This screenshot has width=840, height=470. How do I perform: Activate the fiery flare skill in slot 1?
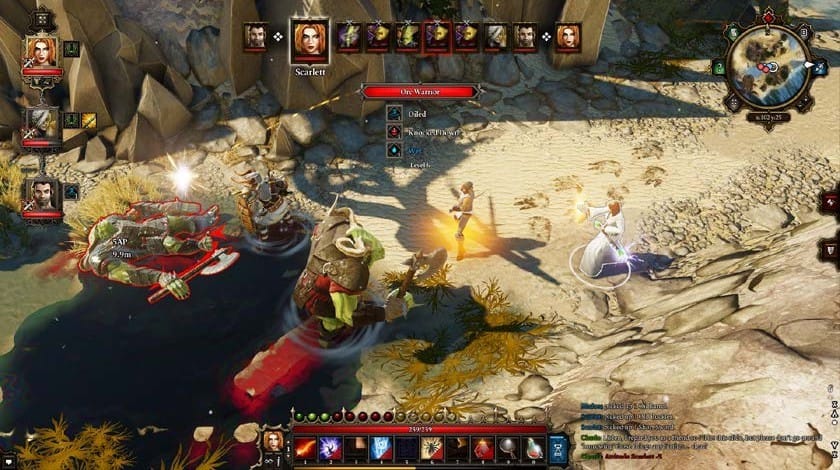pos(303,445)
